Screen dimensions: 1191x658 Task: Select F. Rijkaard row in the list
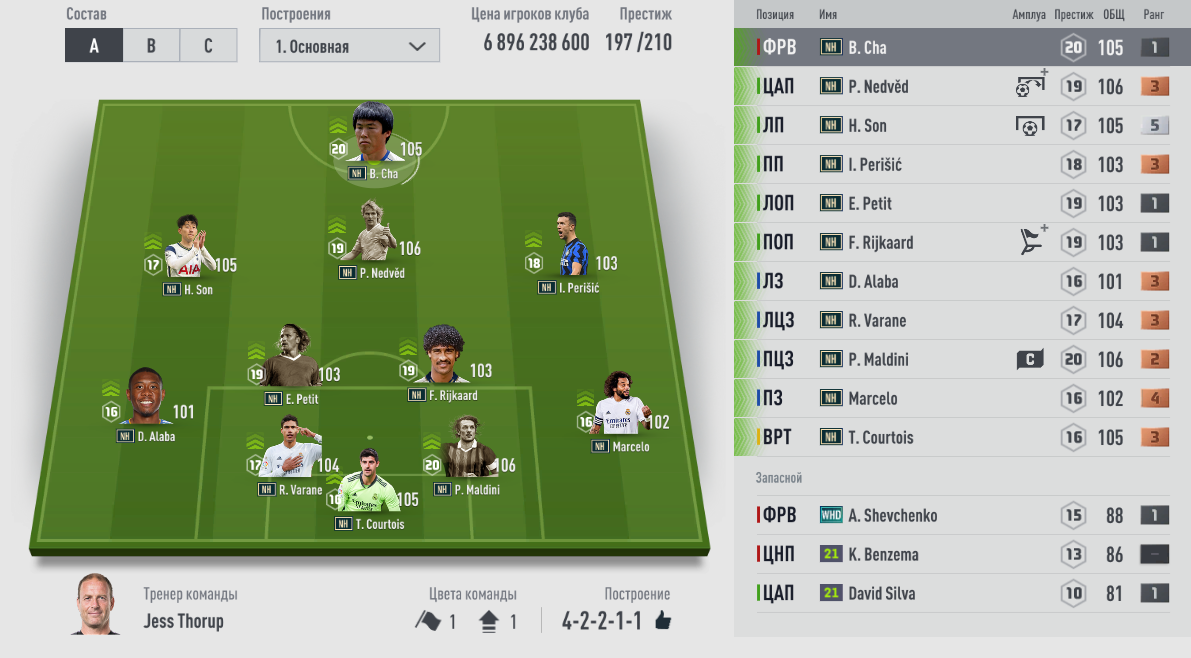click(x=960, y=242)
